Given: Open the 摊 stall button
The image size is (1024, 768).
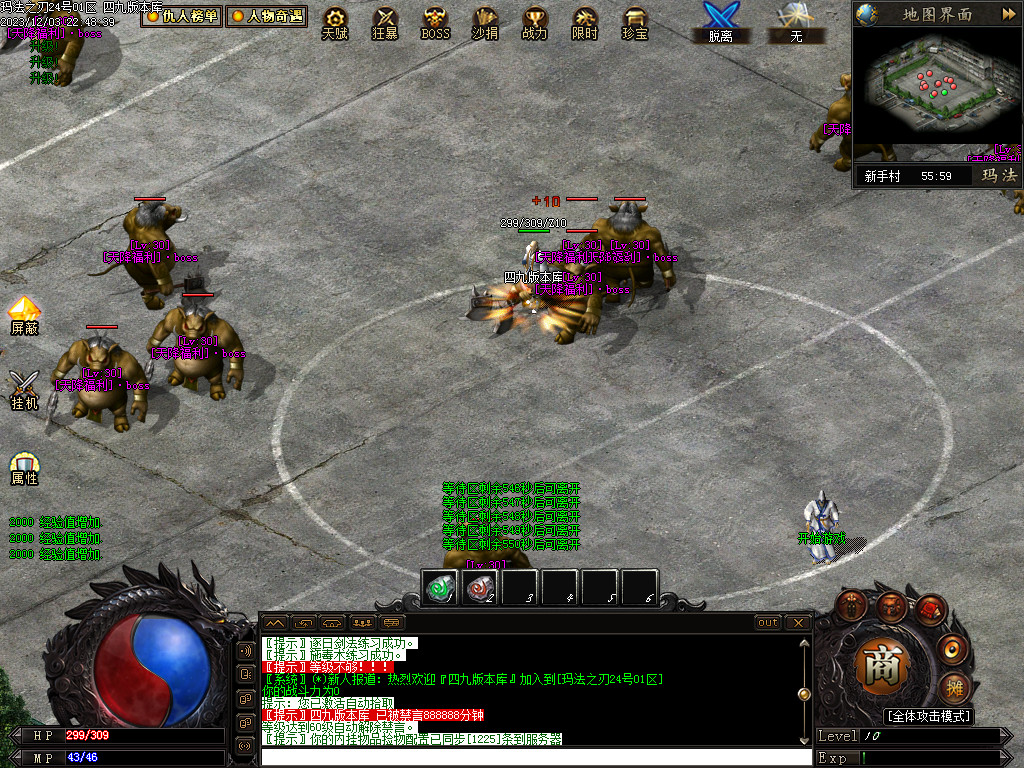Looking at the screenshot, I should [954, 688].
